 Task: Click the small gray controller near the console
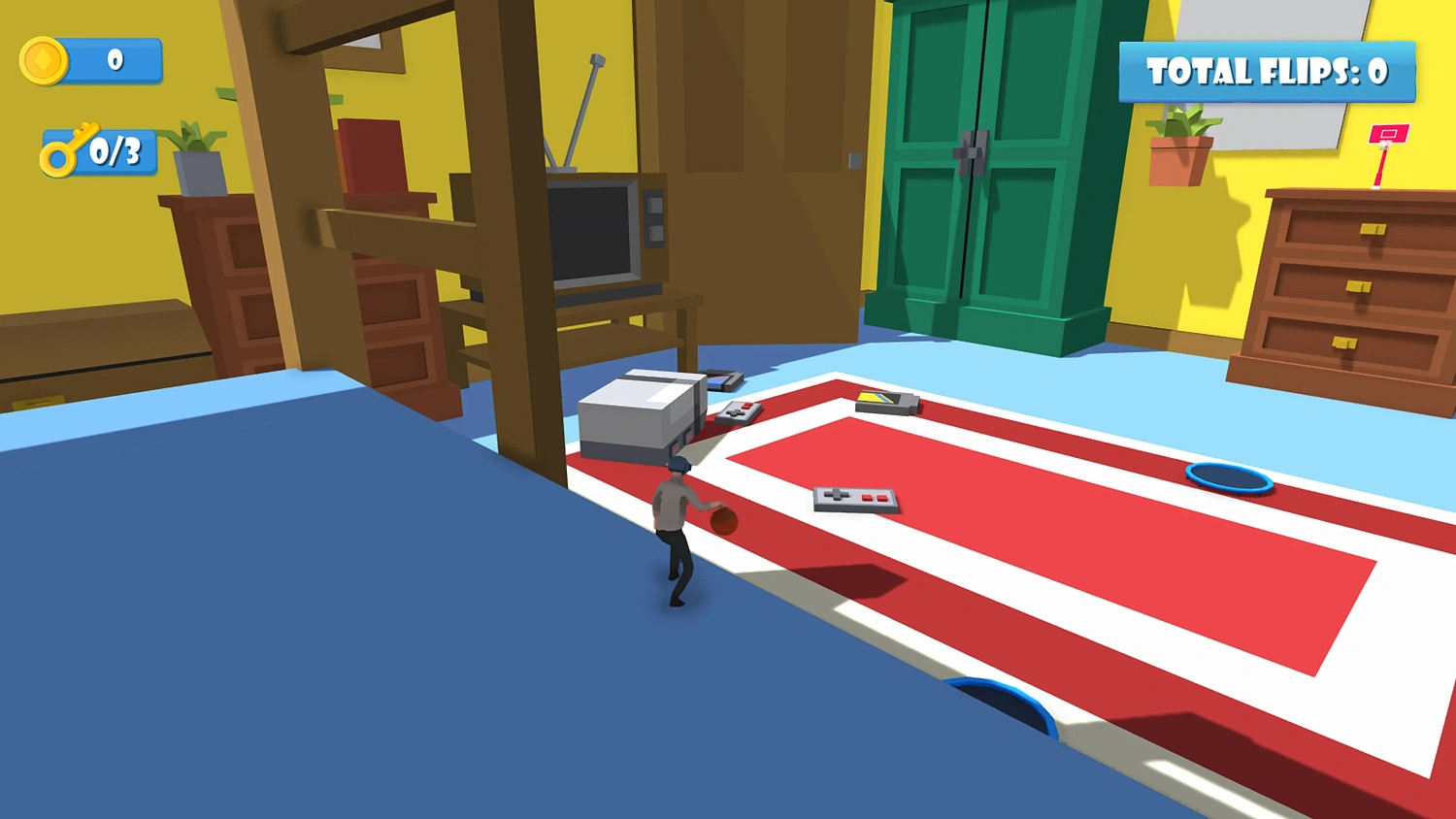[x=740, y=411]
